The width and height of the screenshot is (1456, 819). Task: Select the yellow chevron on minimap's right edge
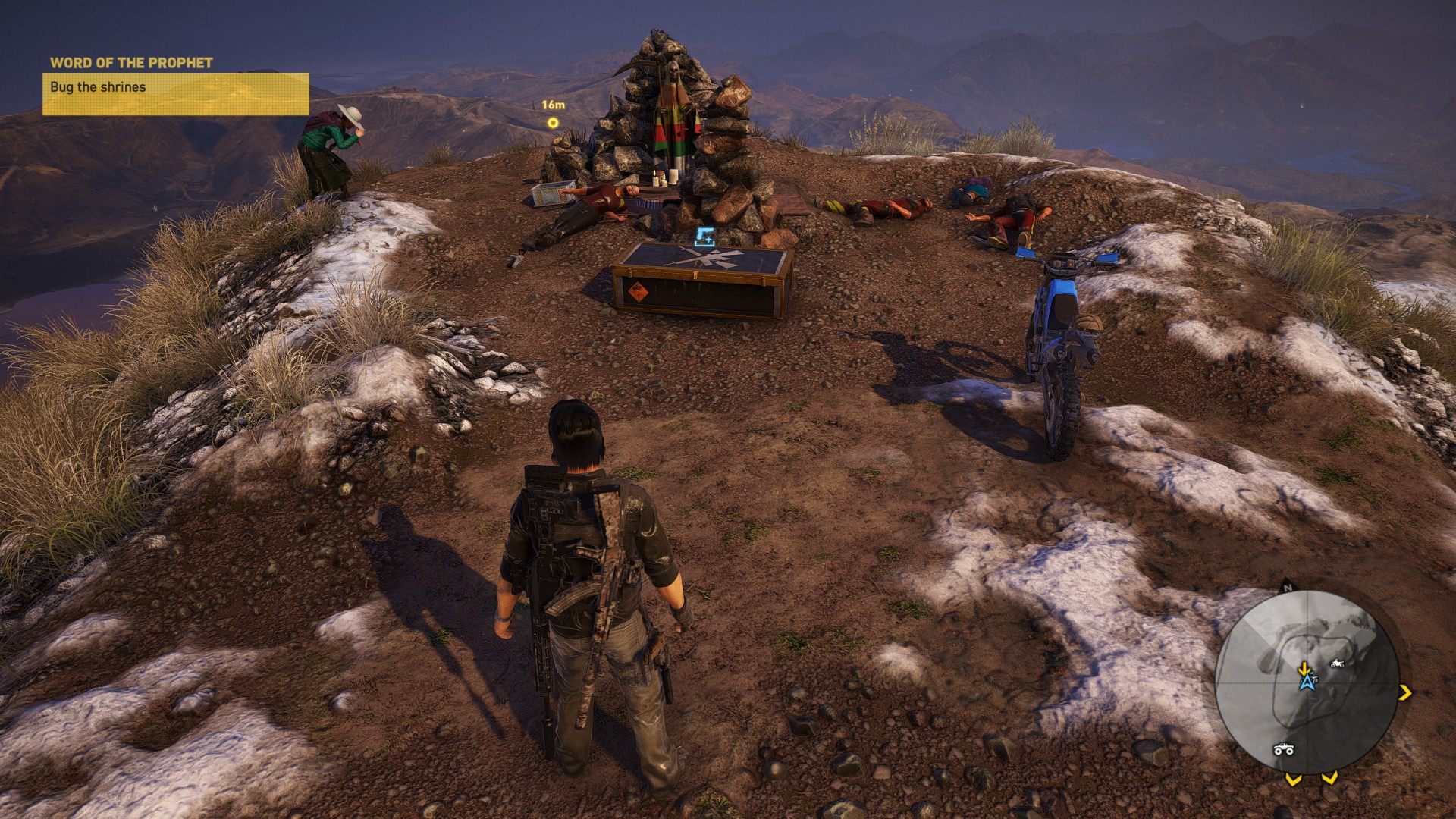pyautogui.click(x=1405, y=692)
